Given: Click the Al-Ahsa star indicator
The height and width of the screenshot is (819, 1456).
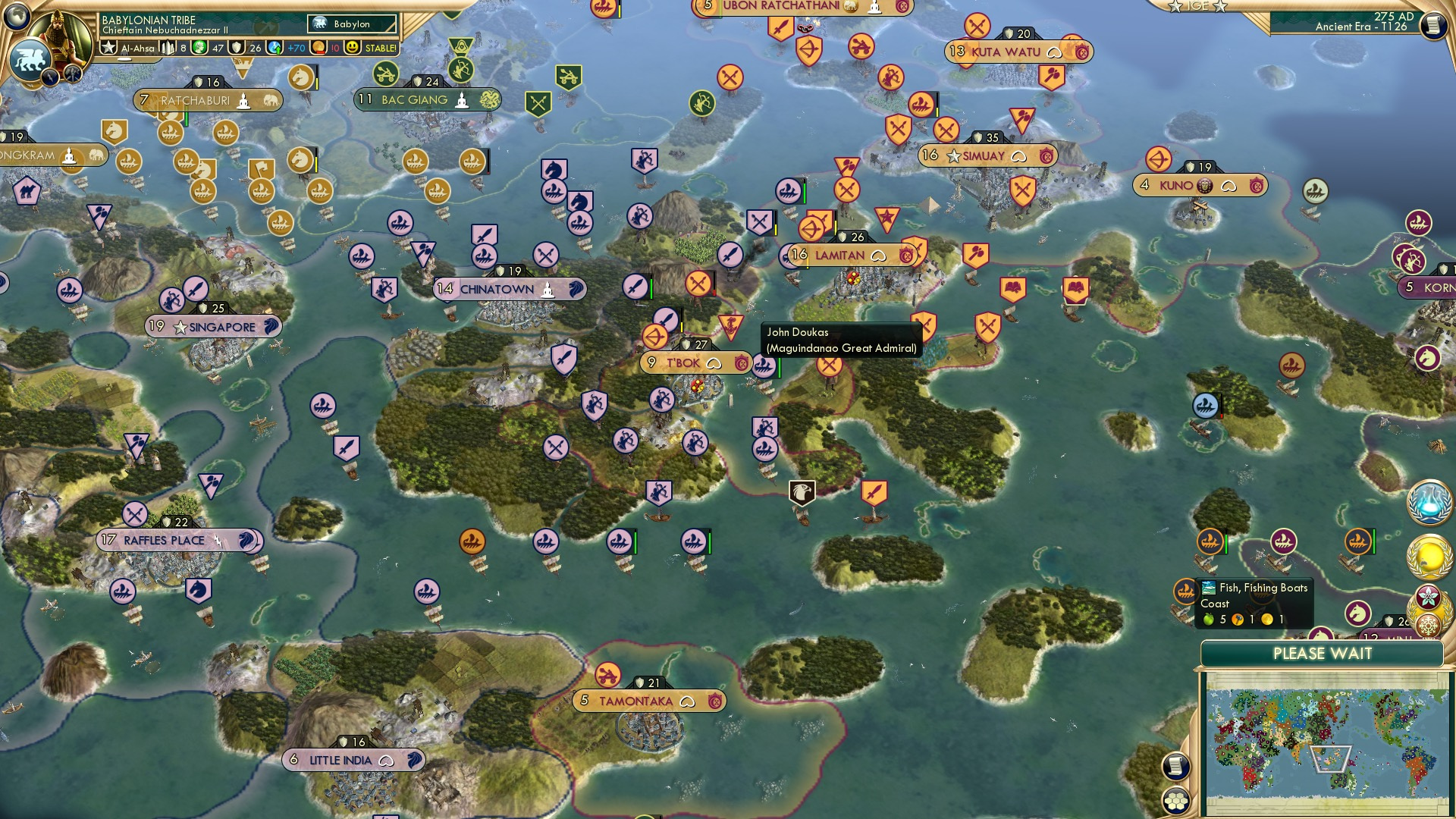Looking at the screenshot, I should (109, 46).
